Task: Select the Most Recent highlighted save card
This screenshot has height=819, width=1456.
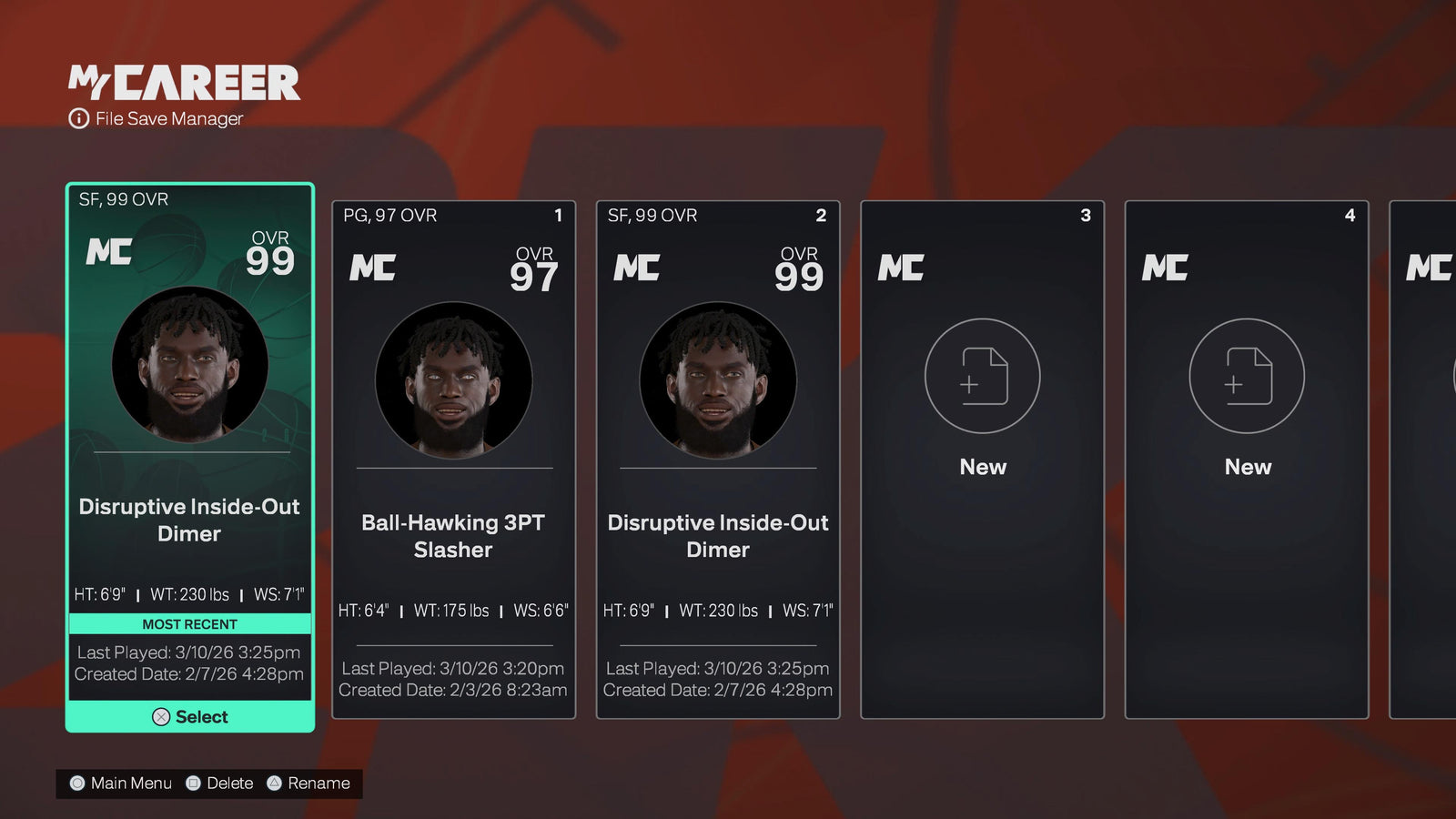Action: click(190, 455)
